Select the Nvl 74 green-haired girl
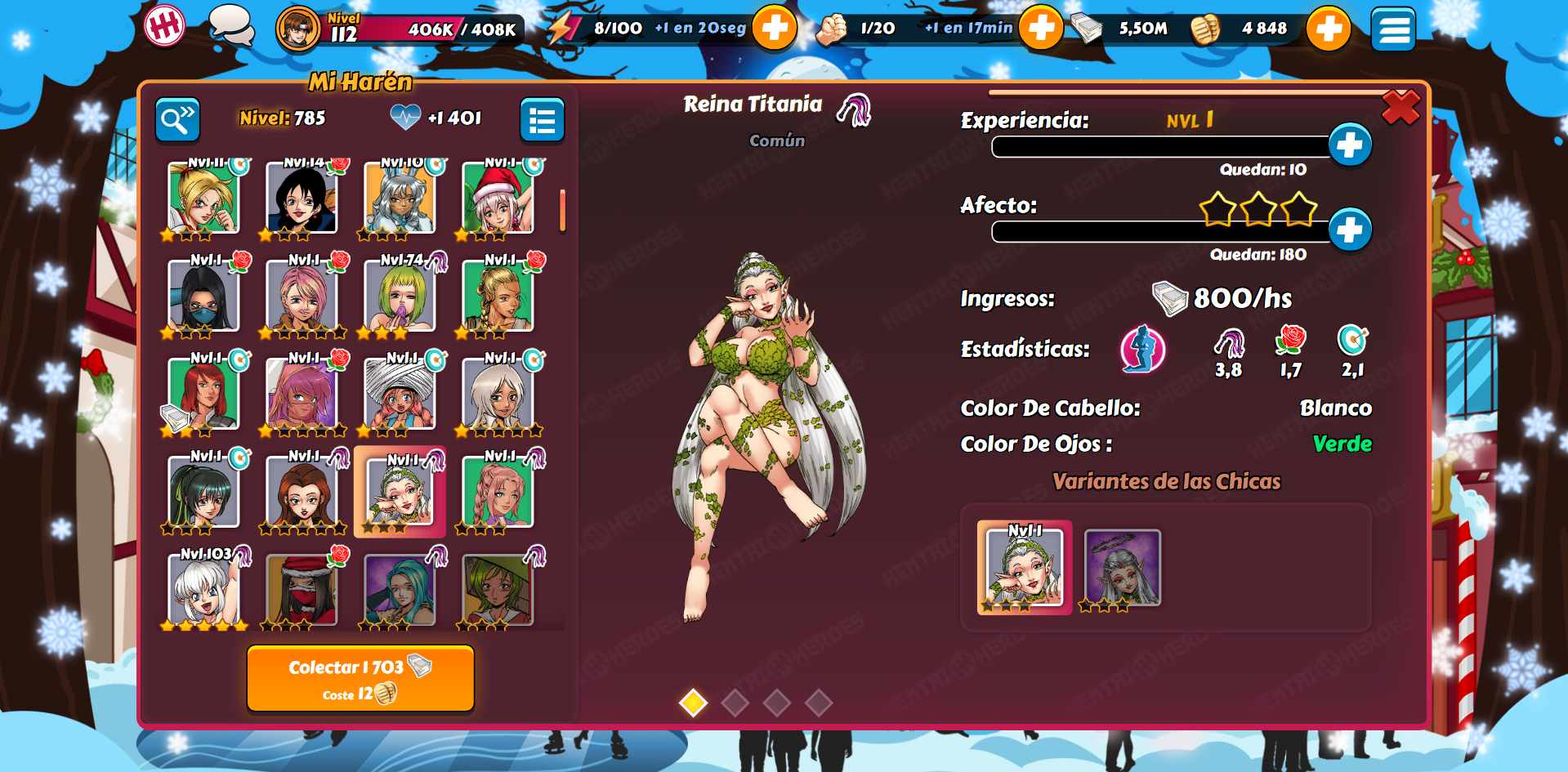1568x772 pixels. 400,295
